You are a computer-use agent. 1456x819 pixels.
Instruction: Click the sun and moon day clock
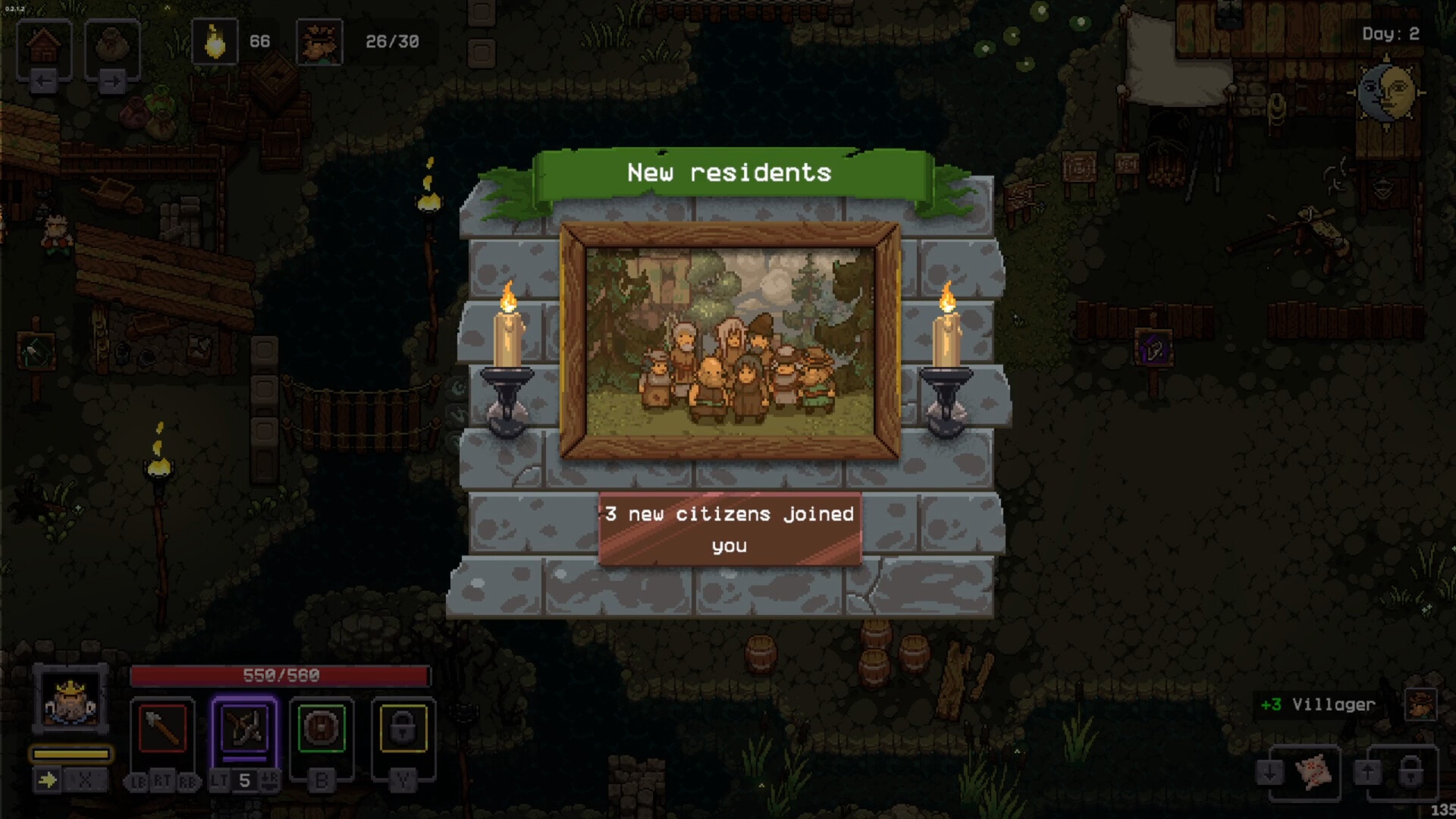point(1387,93)
